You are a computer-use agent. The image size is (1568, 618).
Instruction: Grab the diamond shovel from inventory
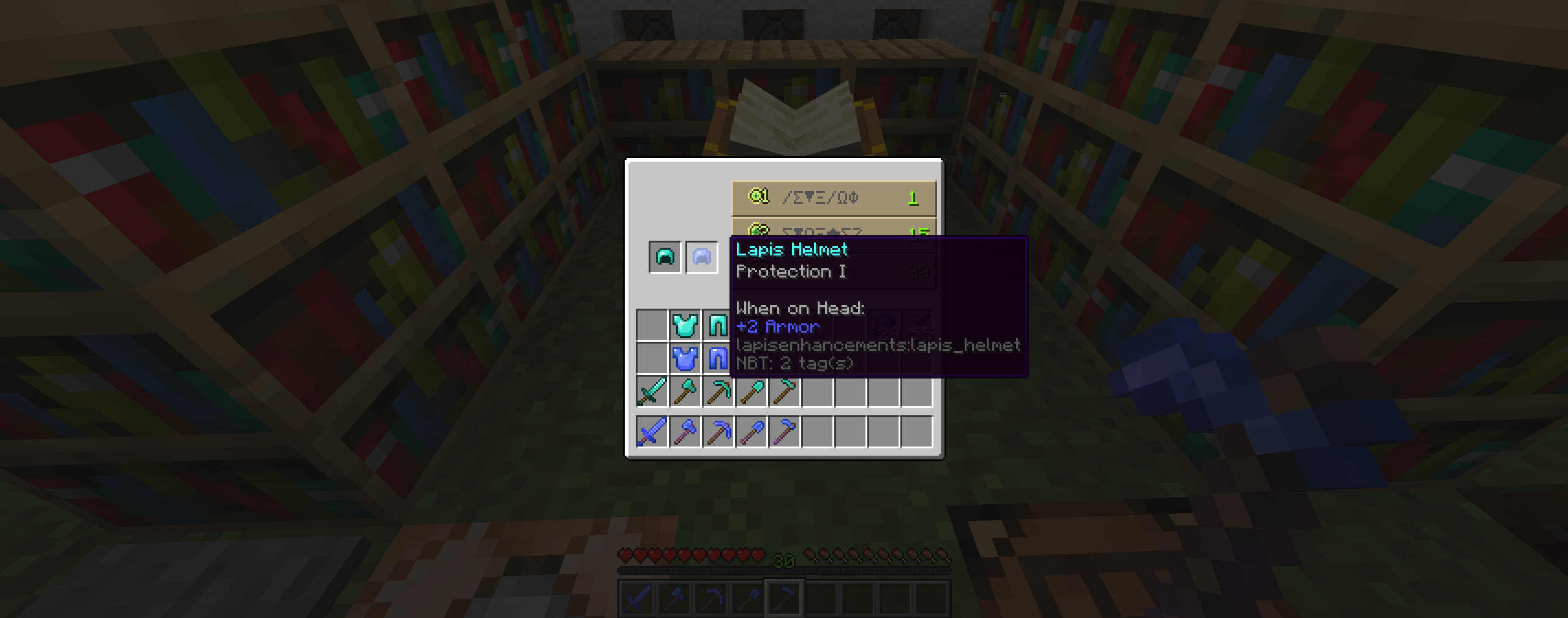pos(750,392)
